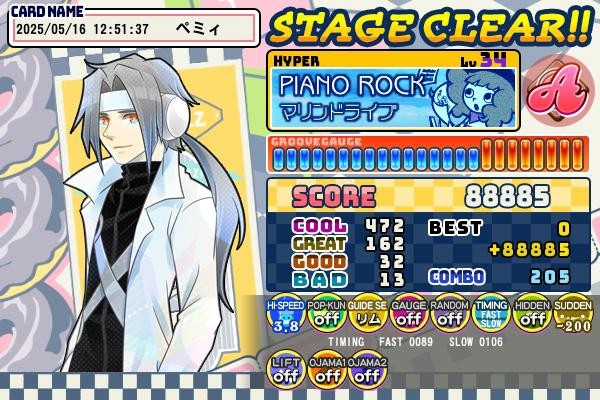The width and height of the screenshot is (600, 400).
Task: Select the HI-SPEED 3.8 option icon
Action: 285,316
